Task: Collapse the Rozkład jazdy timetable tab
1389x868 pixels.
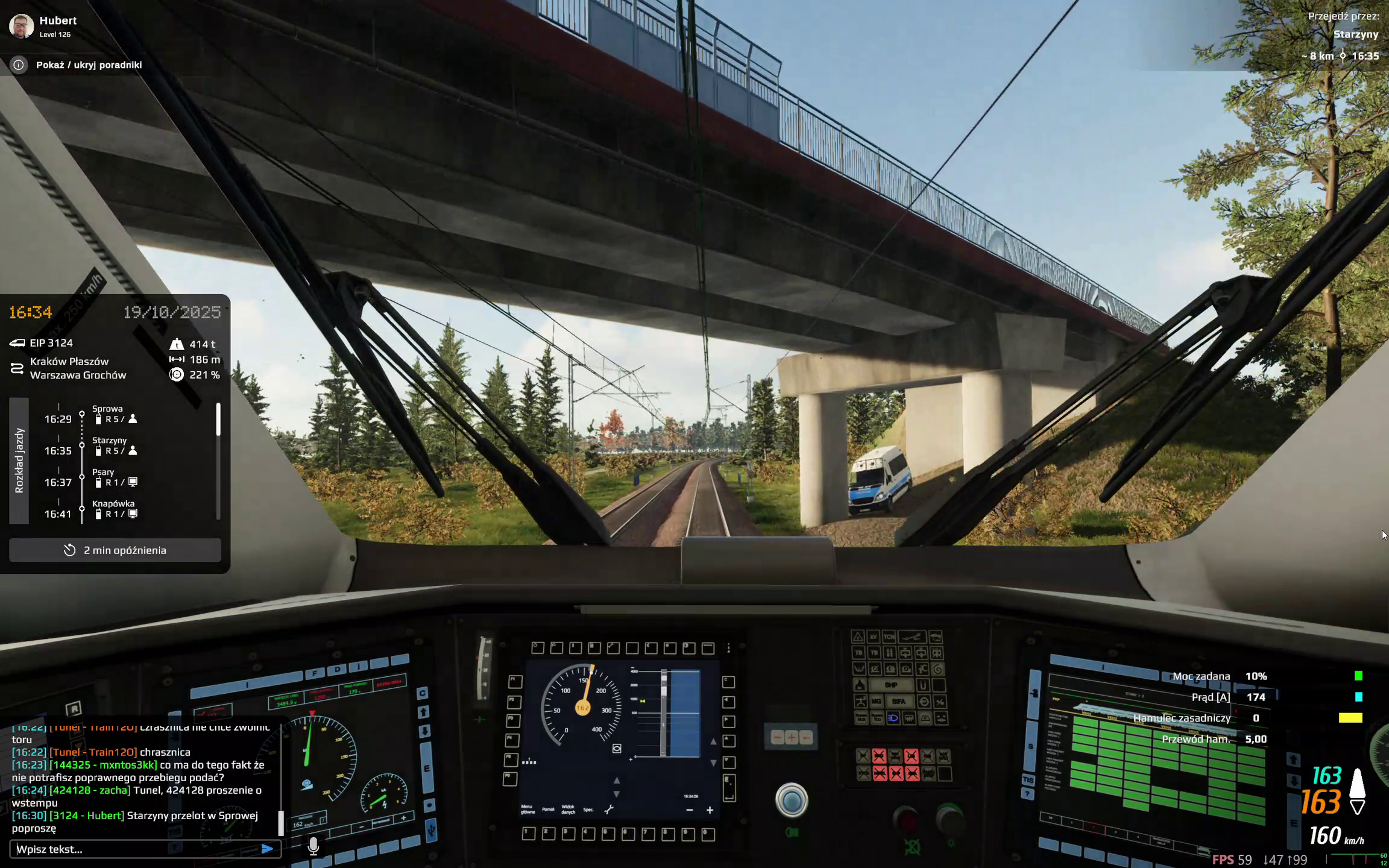Action: [19, 461]
